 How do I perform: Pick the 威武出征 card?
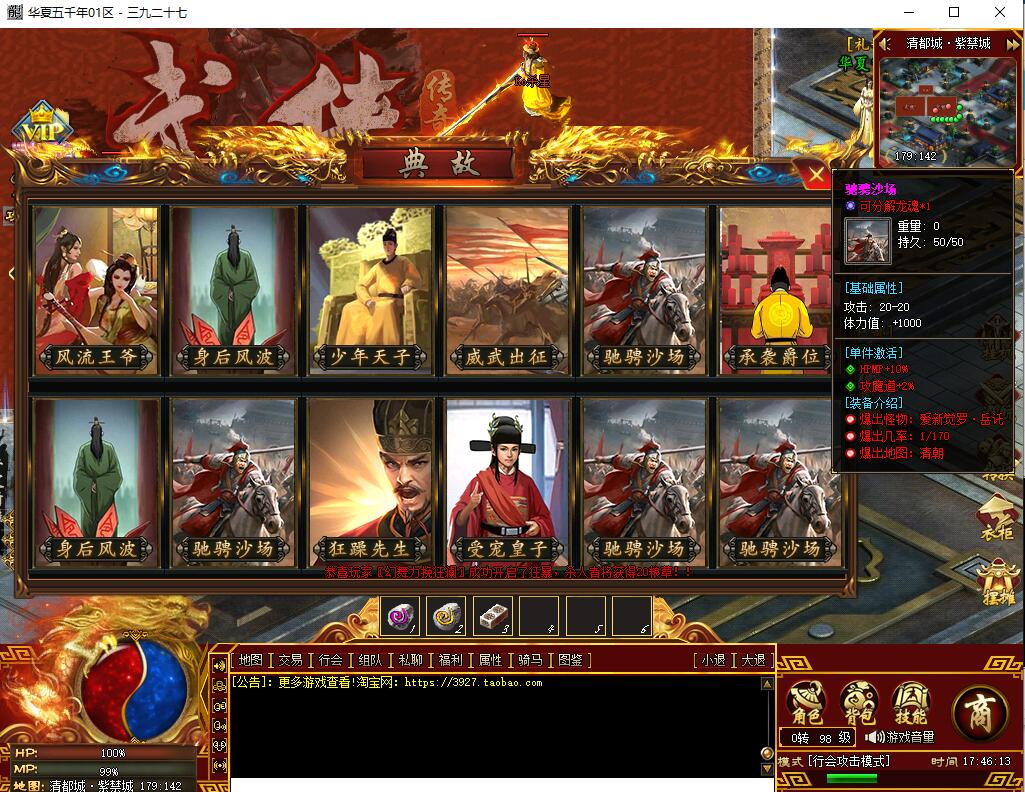pyautogui.click(x=508, y=290)
